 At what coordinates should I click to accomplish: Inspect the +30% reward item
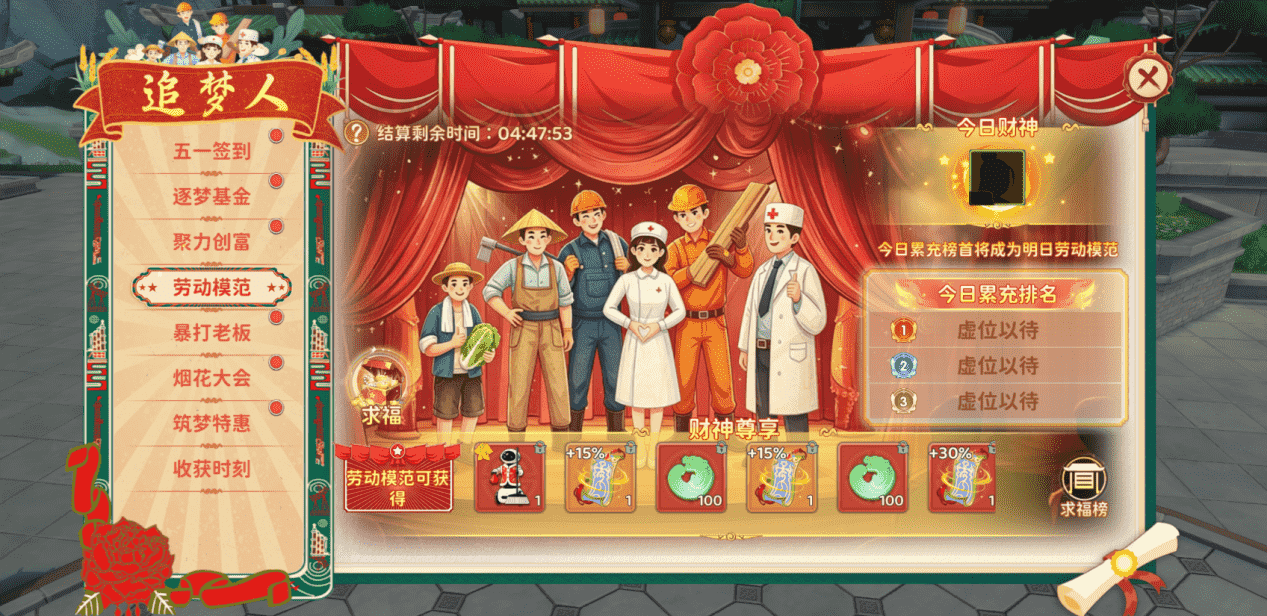962,478
